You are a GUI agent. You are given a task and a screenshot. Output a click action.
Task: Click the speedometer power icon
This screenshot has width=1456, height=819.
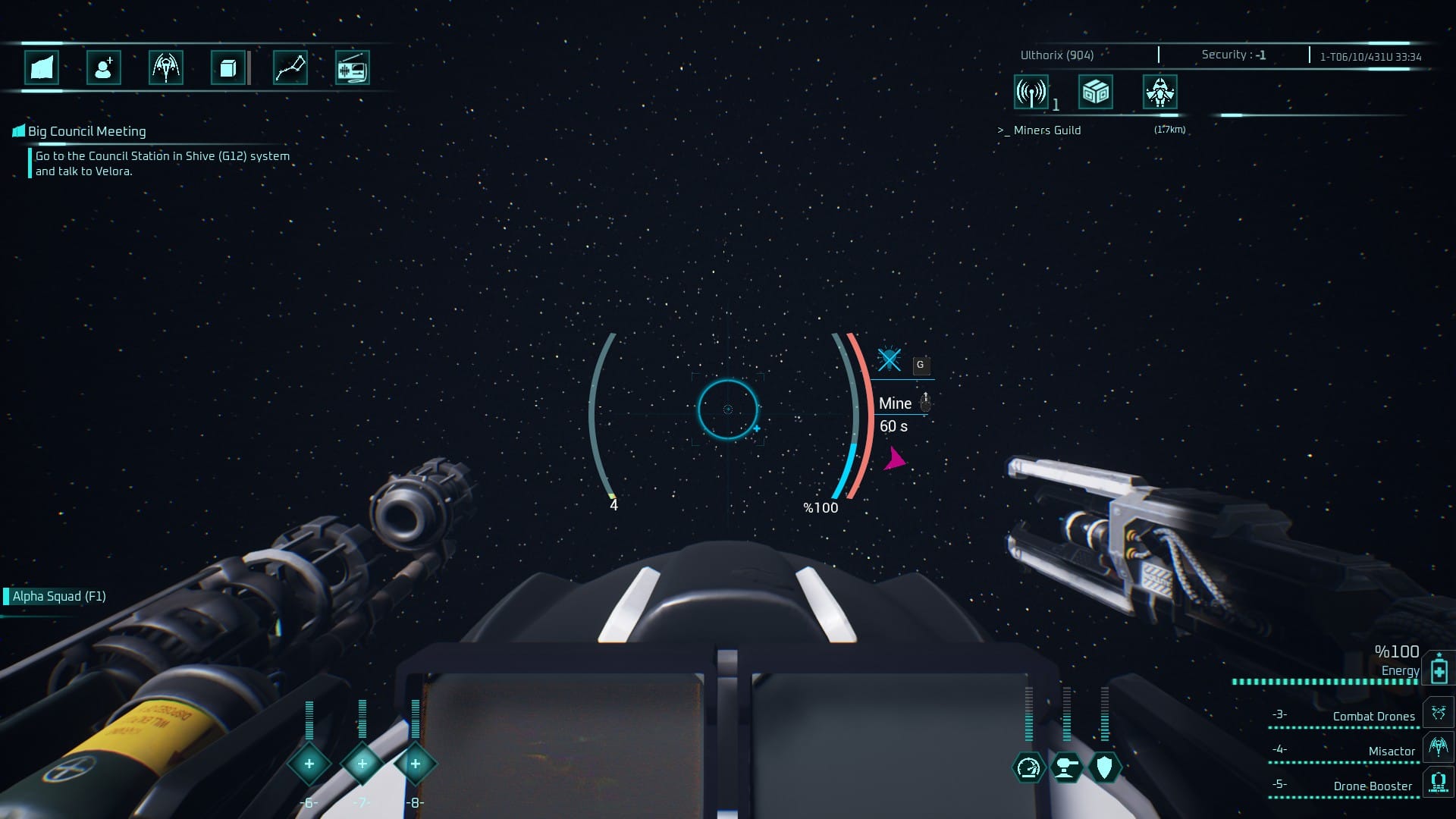coord(1028,767)
